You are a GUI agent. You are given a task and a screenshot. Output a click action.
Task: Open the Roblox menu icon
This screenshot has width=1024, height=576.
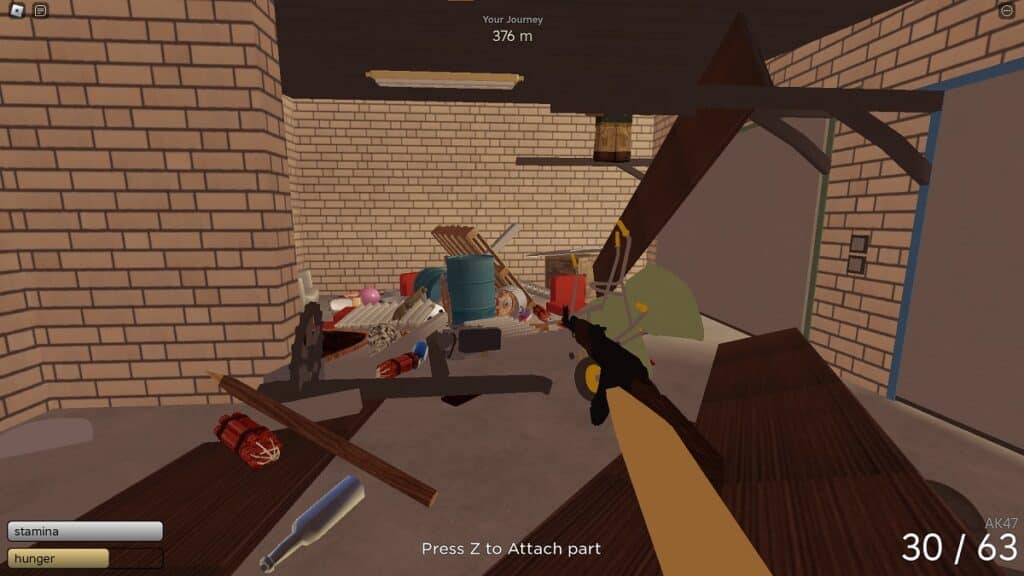(17, 11)
